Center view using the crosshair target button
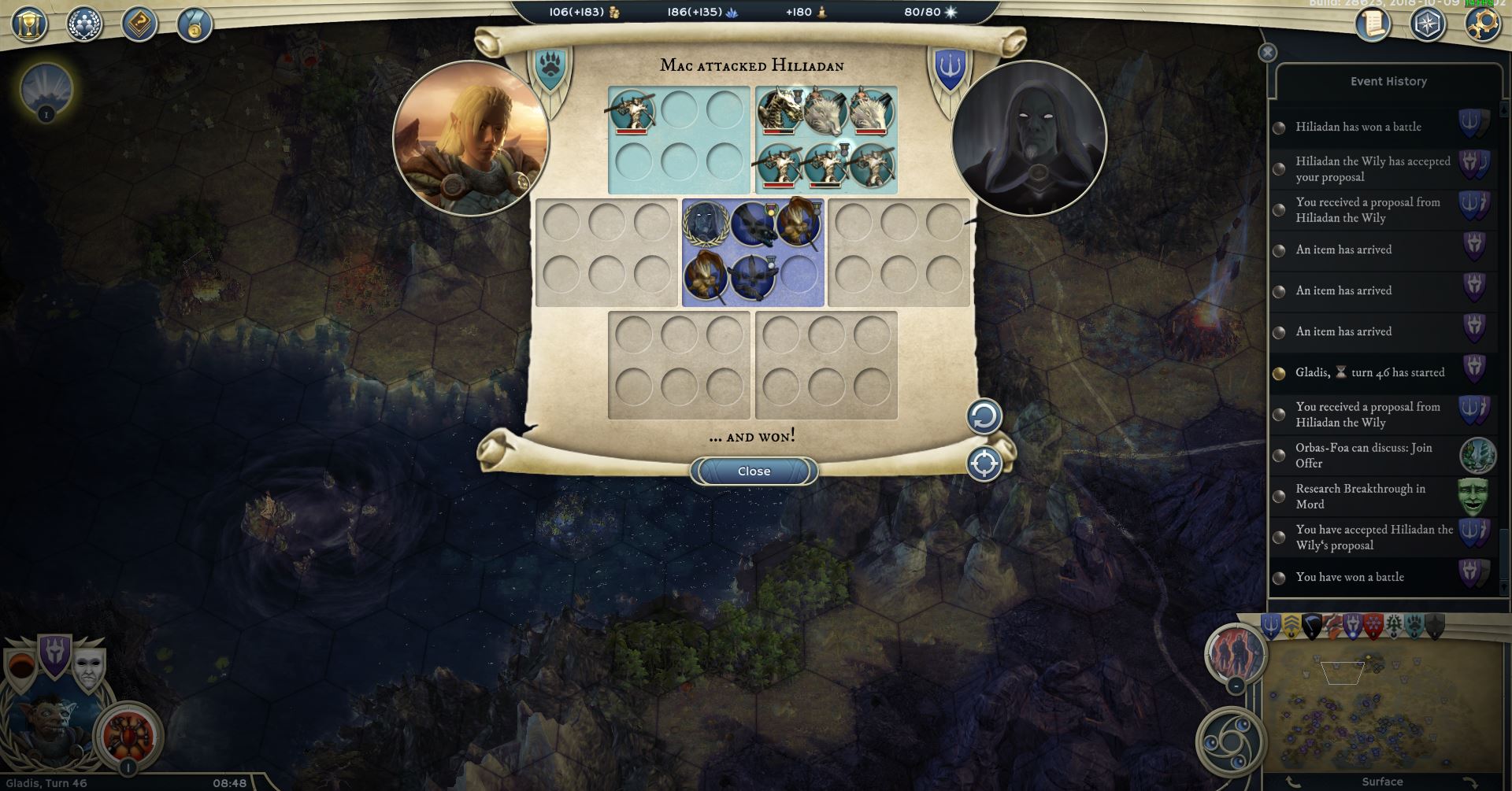This screenshot has height=791, width=1512. [x=984, y=464]
